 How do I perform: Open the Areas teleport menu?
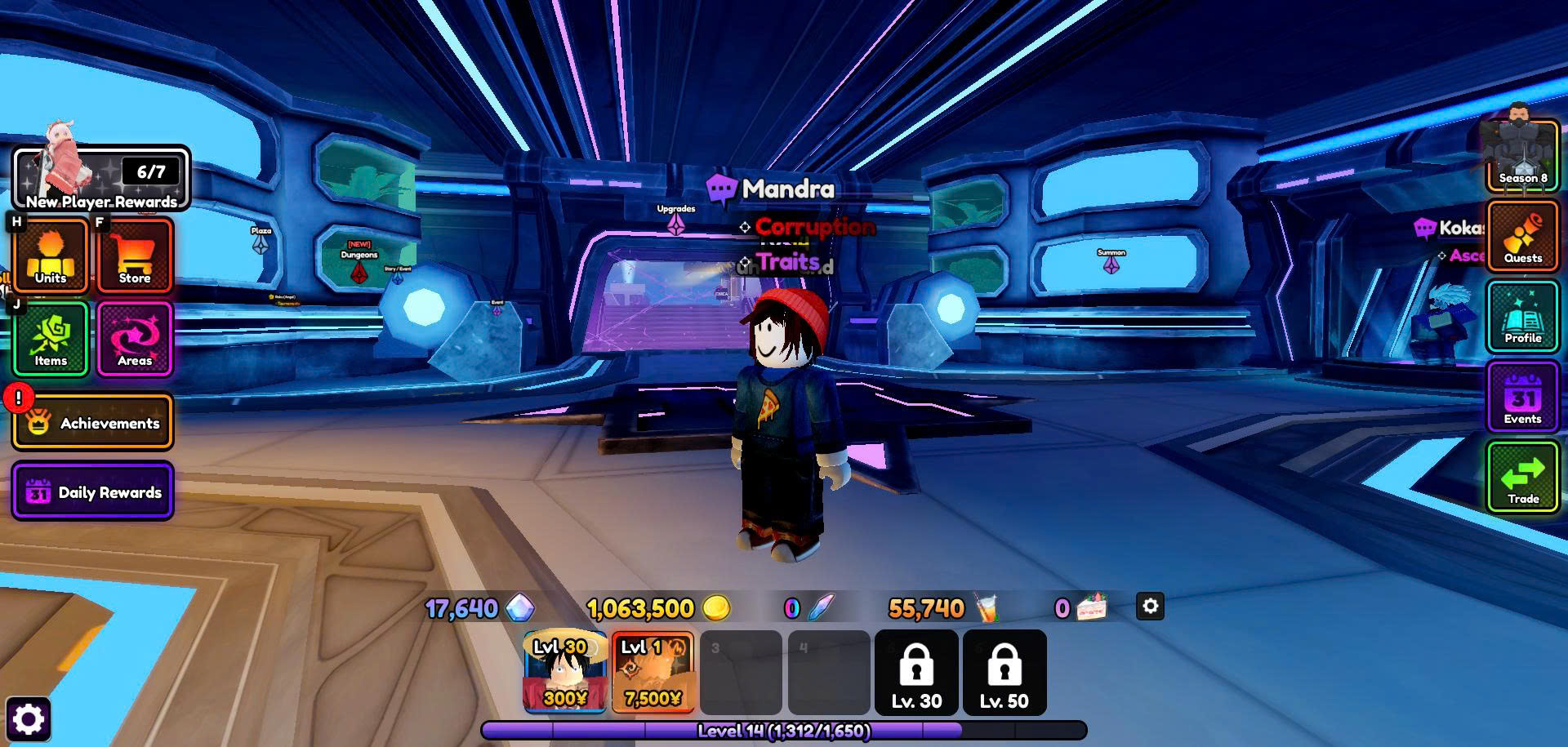click(x=135, y=338)
